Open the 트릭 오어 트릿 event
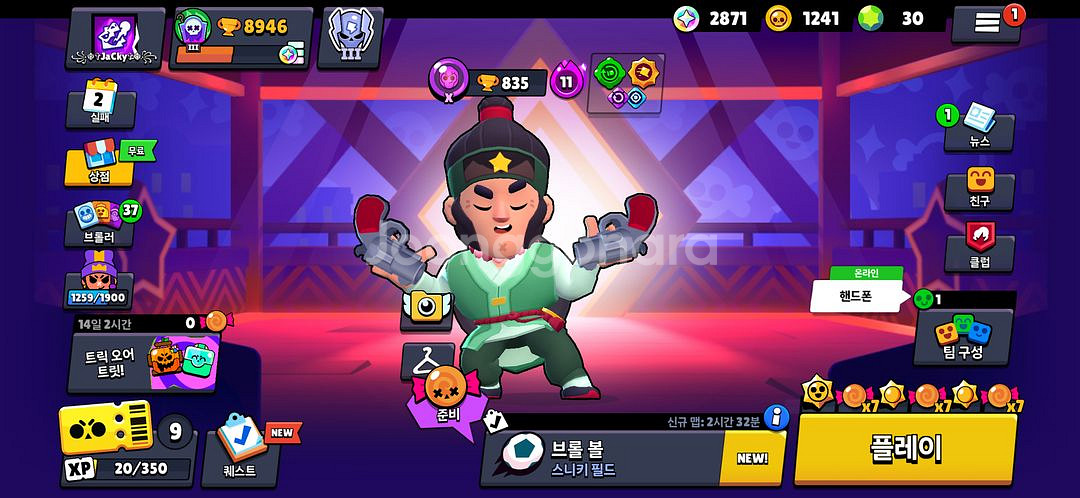The width and height of the screenshot is (1080, 498). (144, 360)
